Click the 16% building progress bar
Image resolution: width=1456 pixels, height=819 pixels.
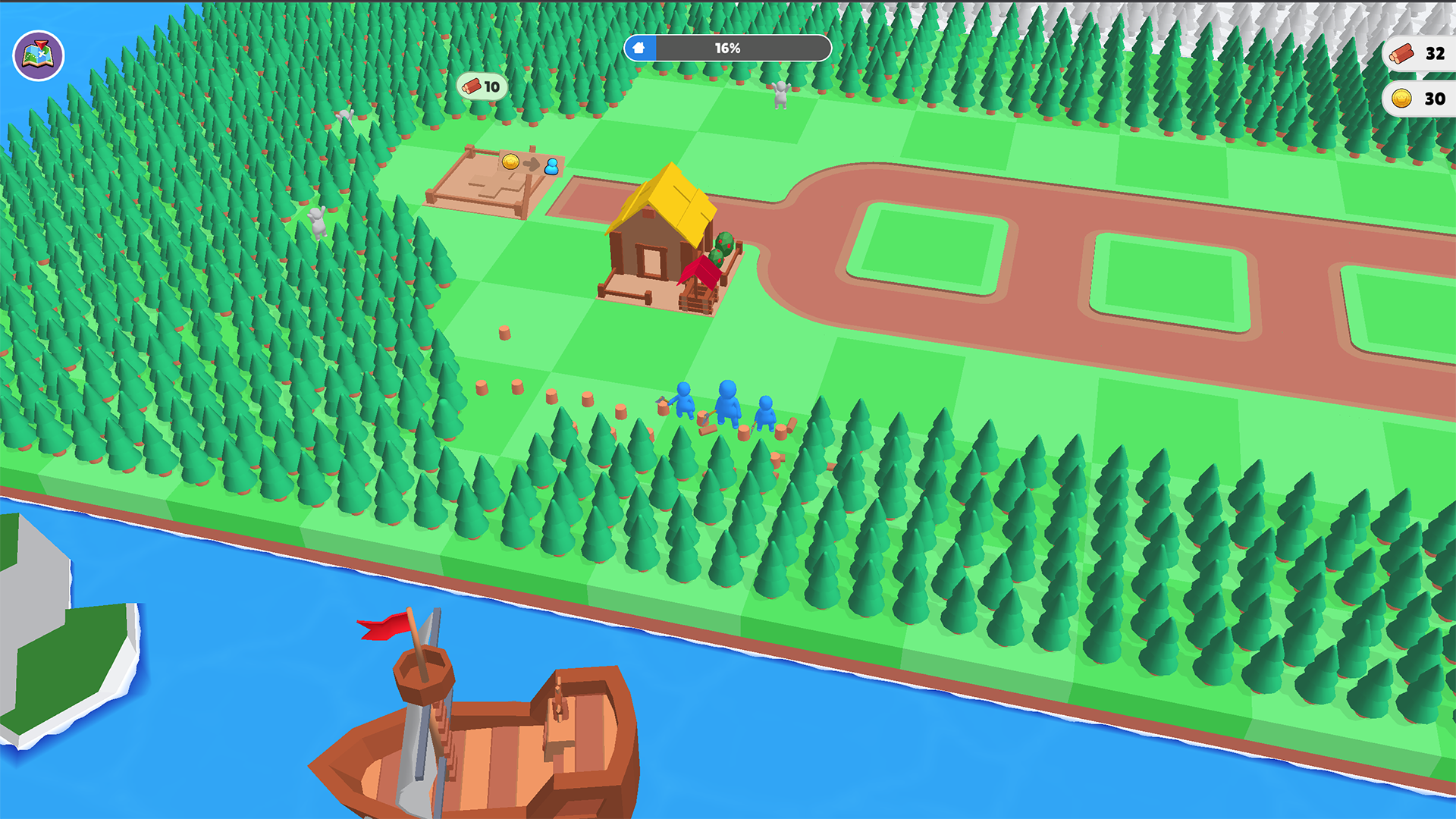(726, 48)
